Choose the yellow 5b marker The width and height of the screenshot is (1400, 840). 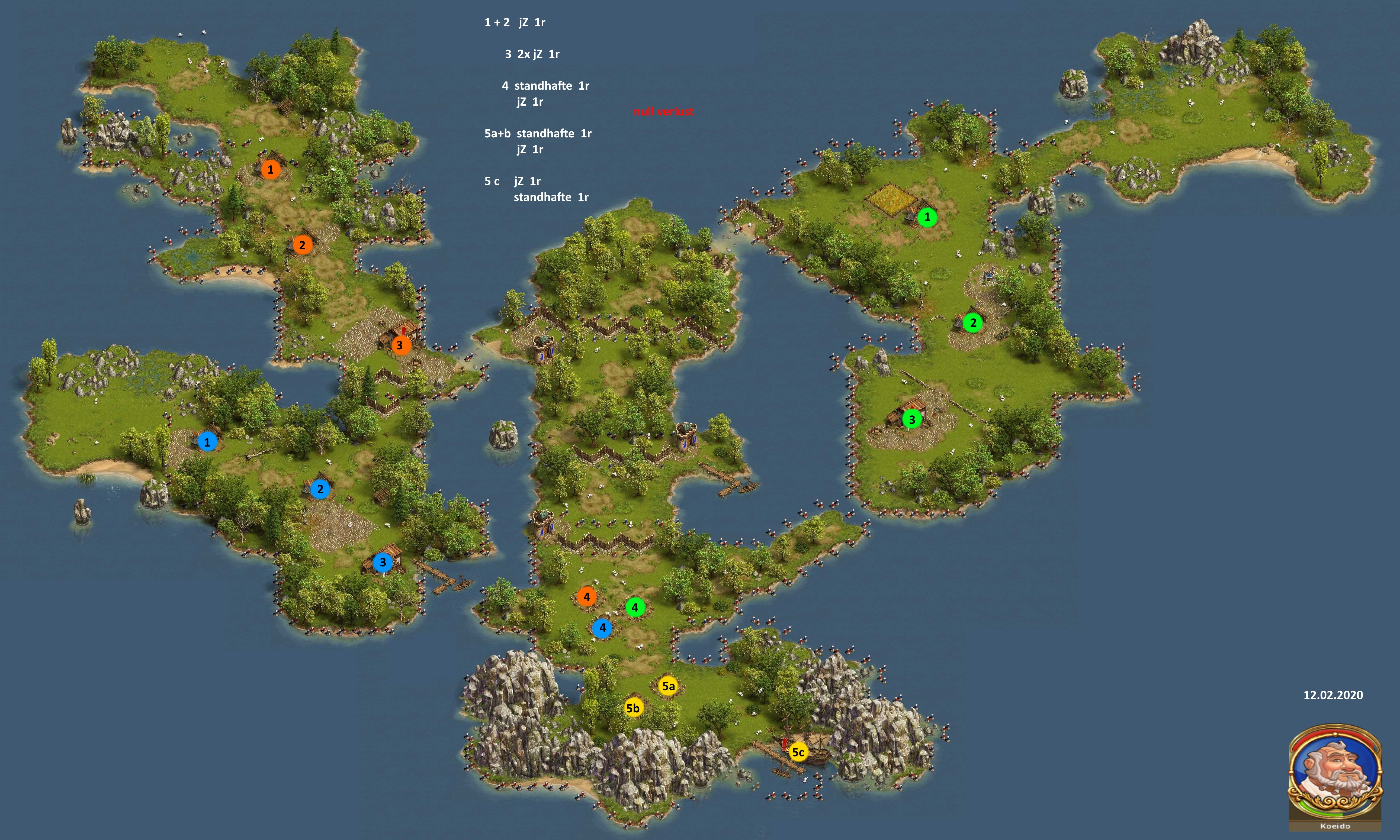[633, 708]
